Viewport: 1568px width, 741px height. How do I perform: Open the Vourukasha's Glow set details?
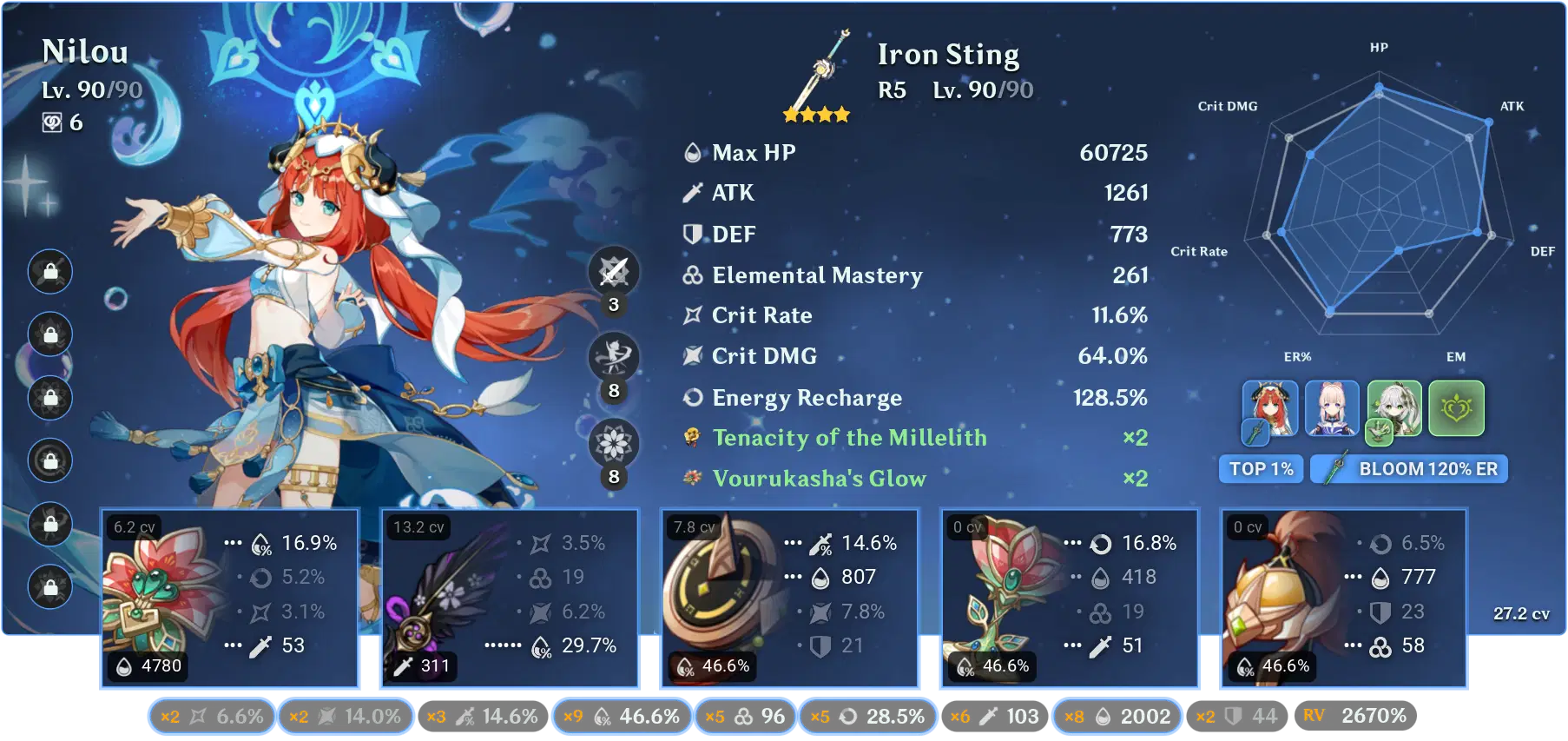tap(818, 478)
